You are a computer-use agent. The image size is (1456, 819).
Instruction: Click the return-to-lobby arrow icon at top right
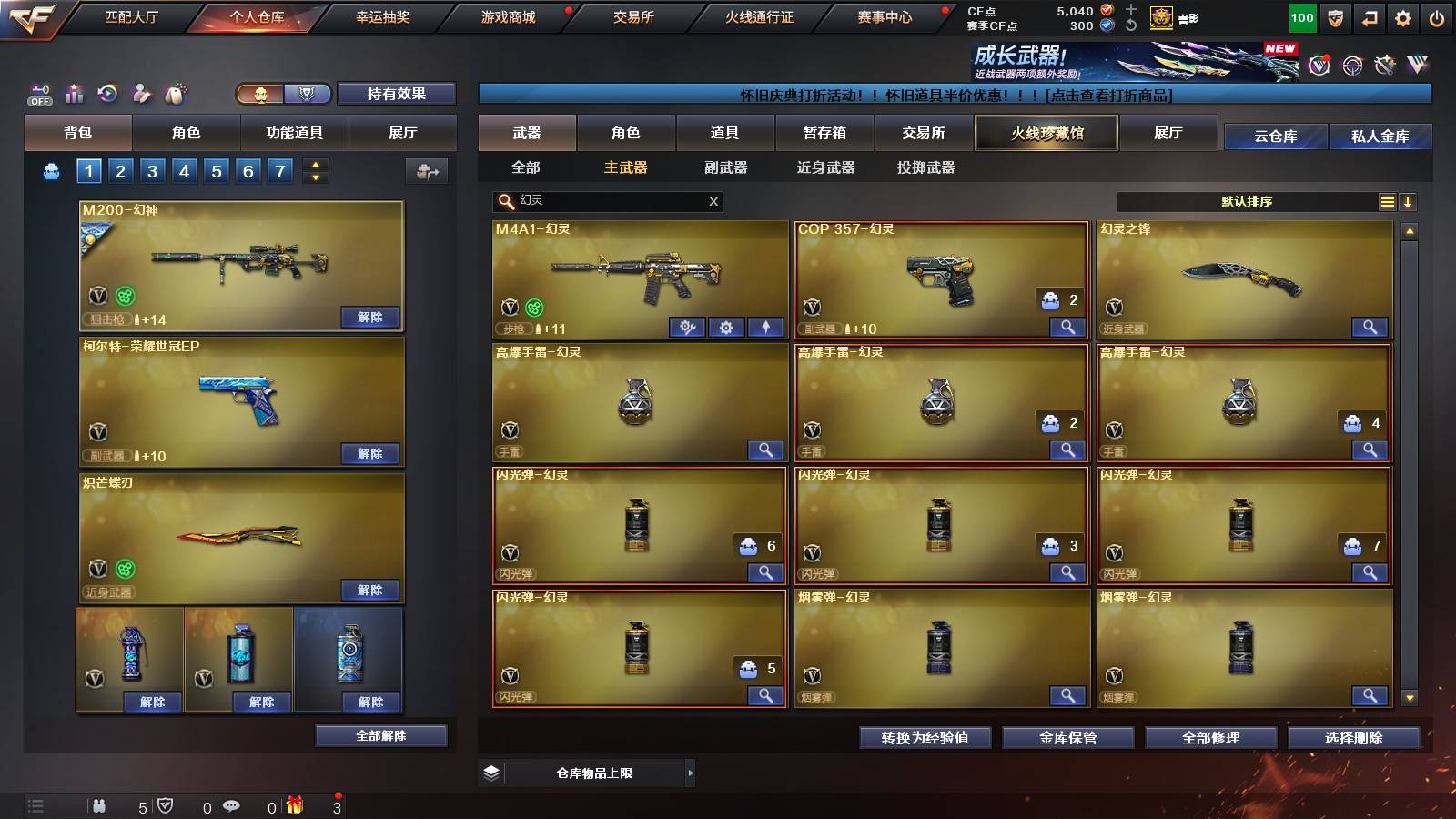(1370, 17)
